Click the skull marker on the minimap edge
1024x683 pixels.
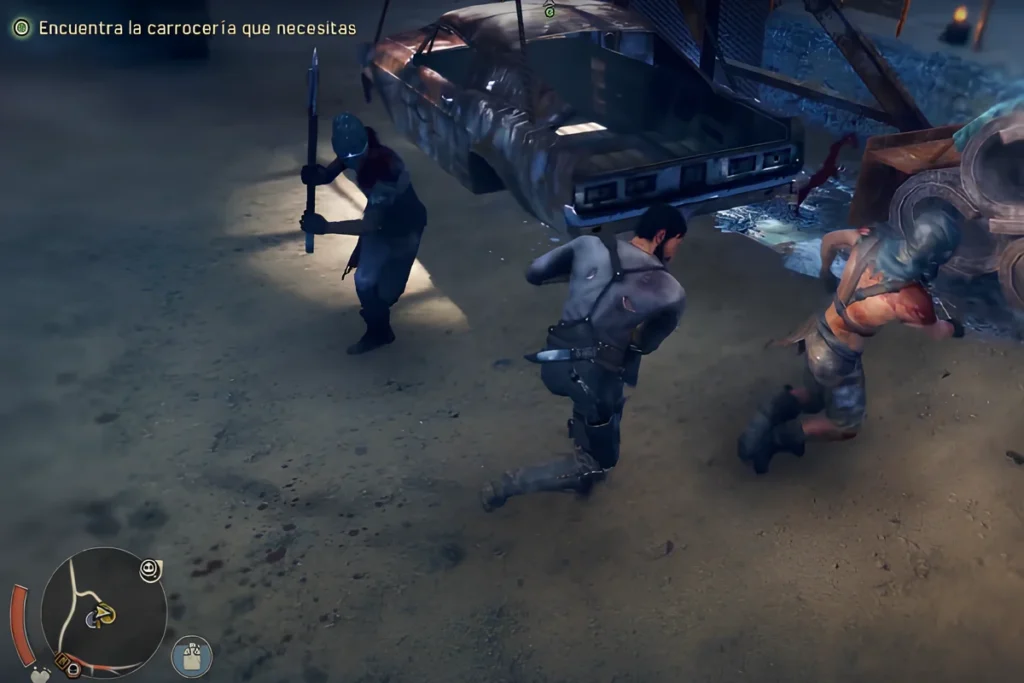pos(151,570)
